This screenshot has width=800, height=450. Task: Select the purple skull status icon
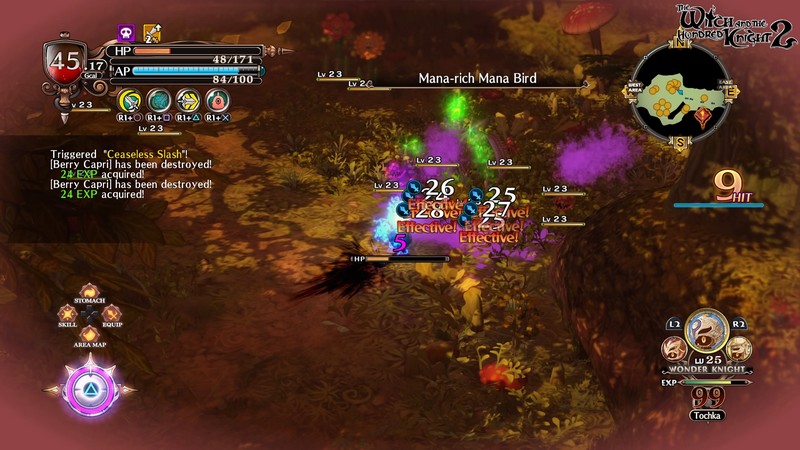pos(127,34)
